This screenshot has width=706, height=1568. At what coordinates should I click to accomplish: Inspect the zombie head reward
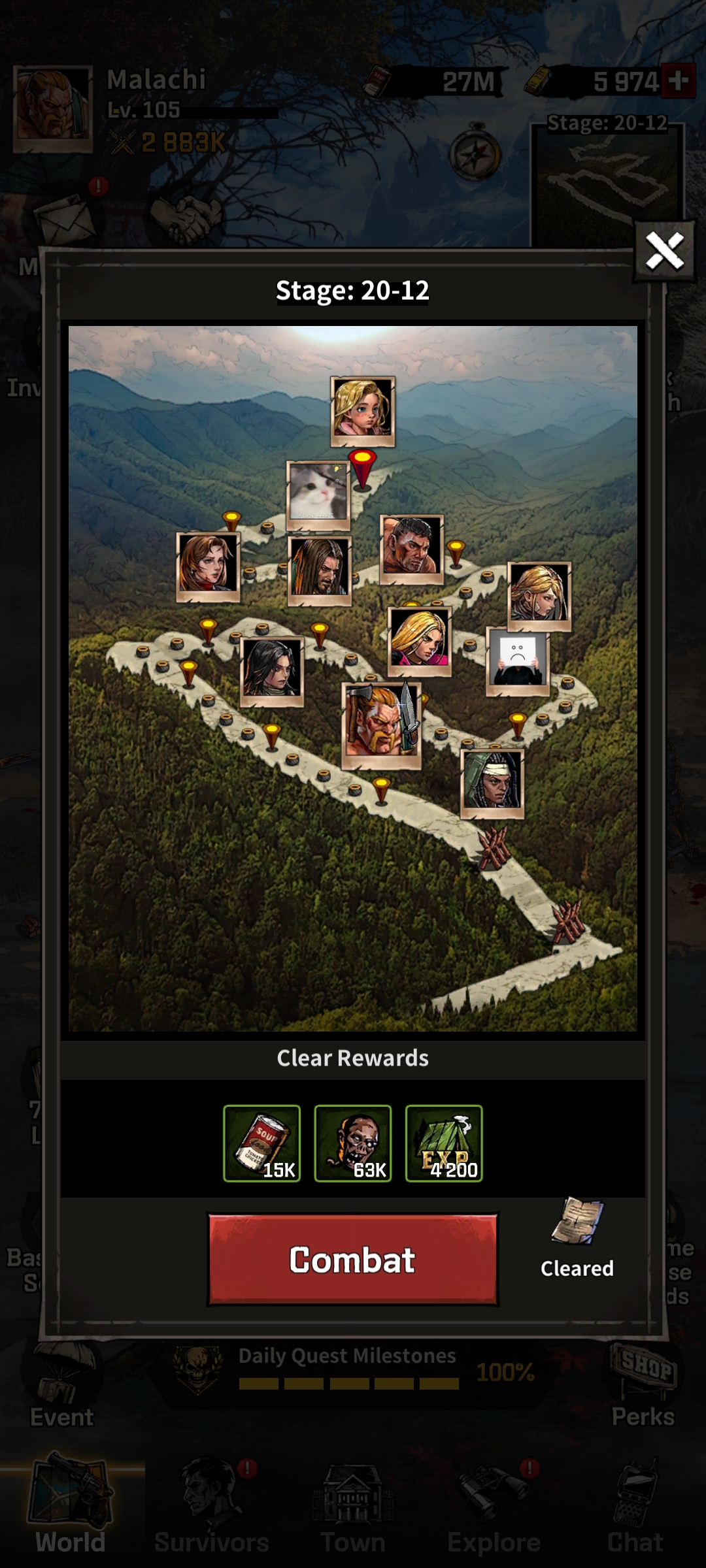point(353,1143)
